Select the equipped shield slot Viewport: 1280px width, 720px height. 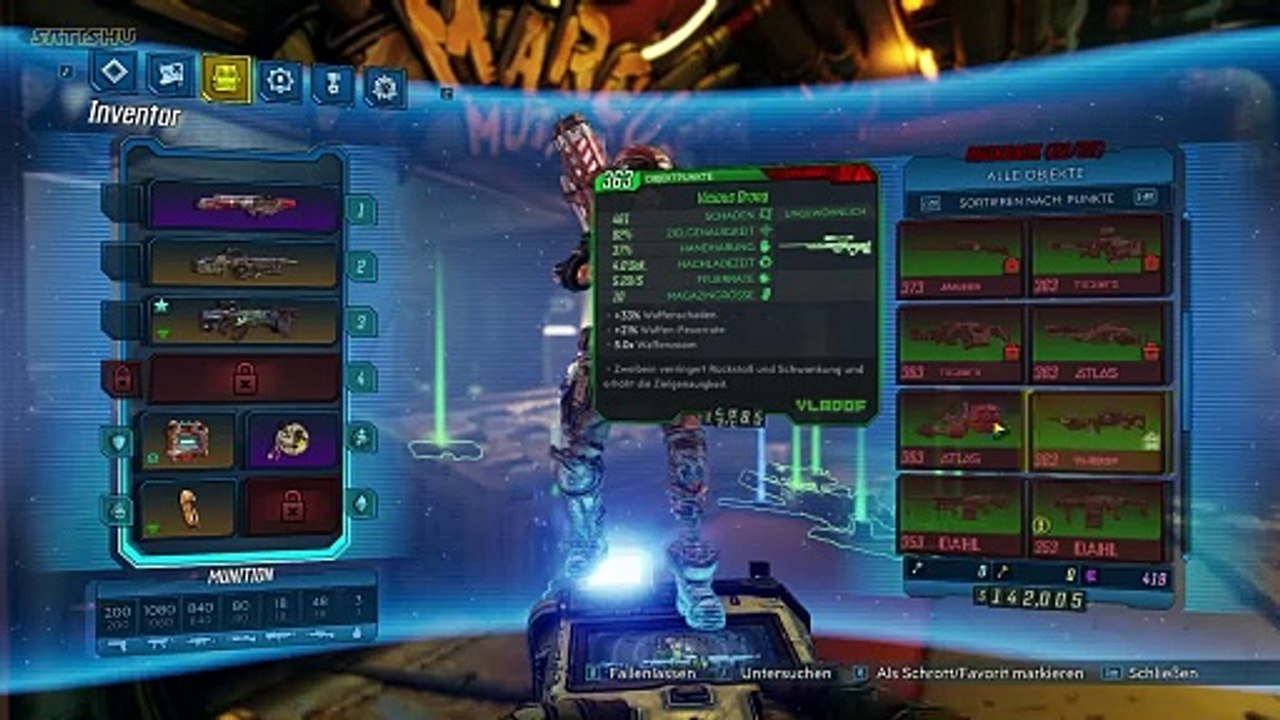pyautogui.click(x=187, y=441)
